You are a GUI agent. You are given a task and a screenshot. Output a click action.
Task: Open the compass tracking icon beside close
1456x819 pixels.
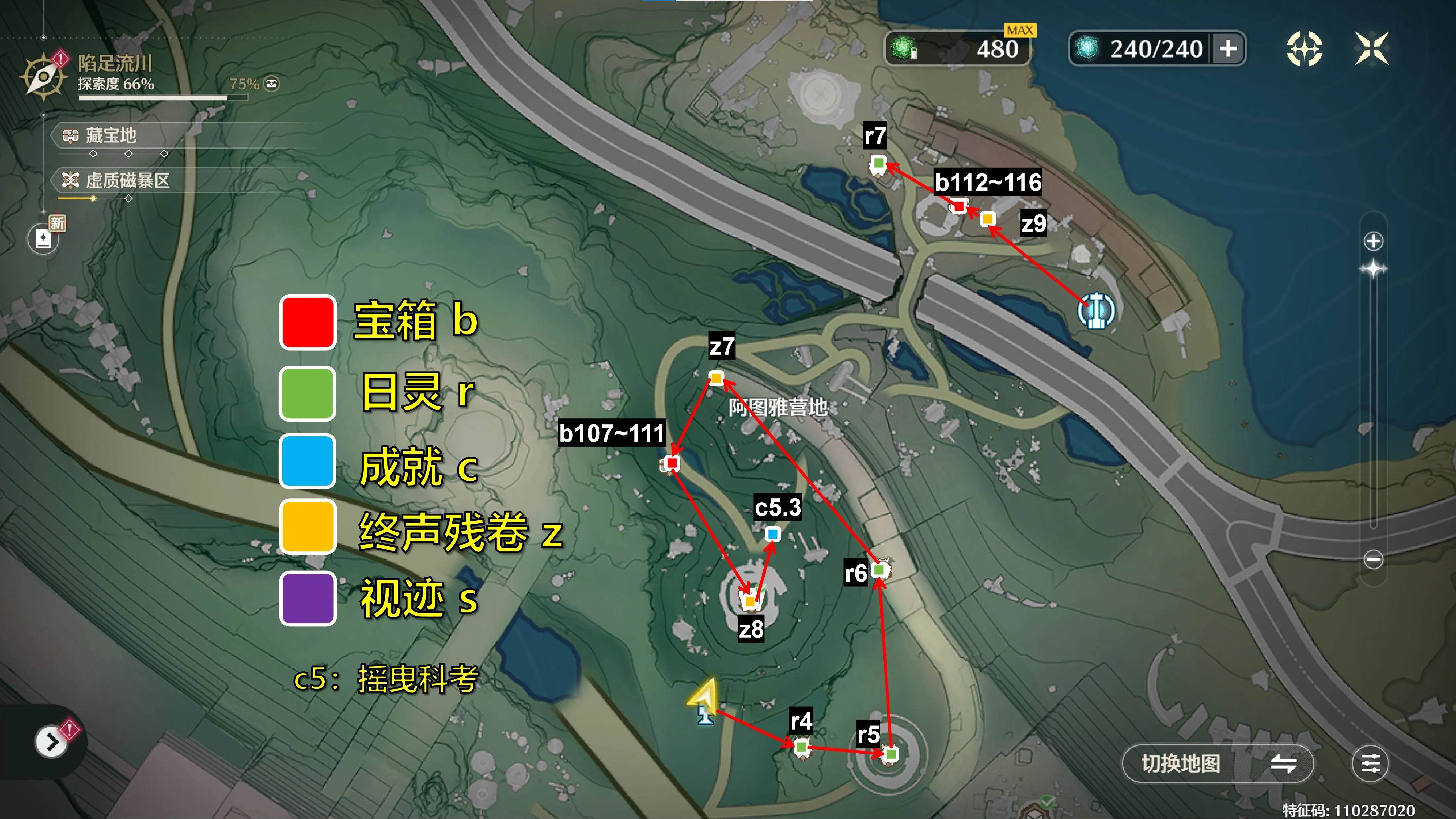(1304, 49)
